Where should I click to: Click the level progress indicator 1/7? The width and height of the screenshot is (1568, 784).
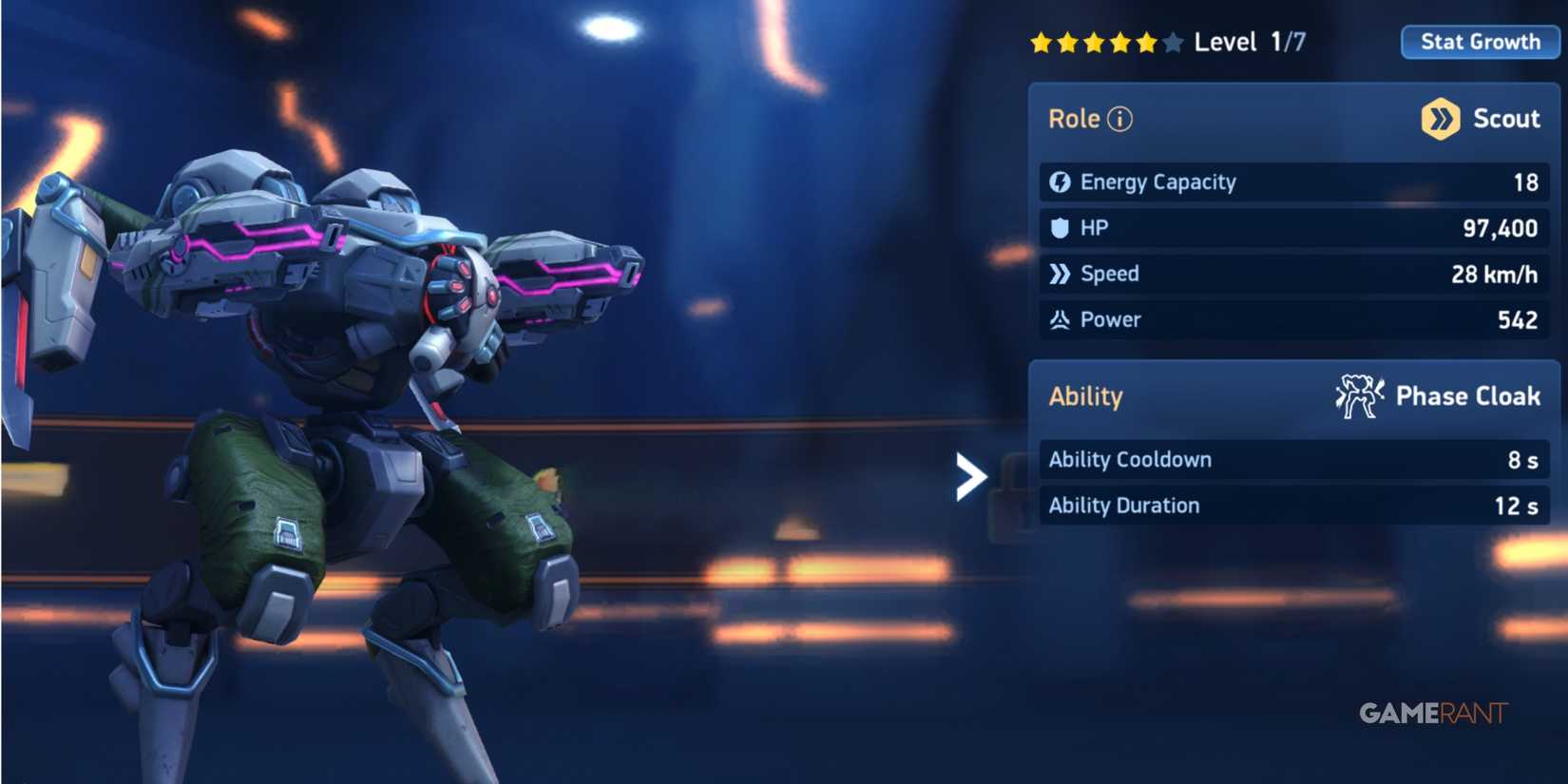(x=1288, y=41)
